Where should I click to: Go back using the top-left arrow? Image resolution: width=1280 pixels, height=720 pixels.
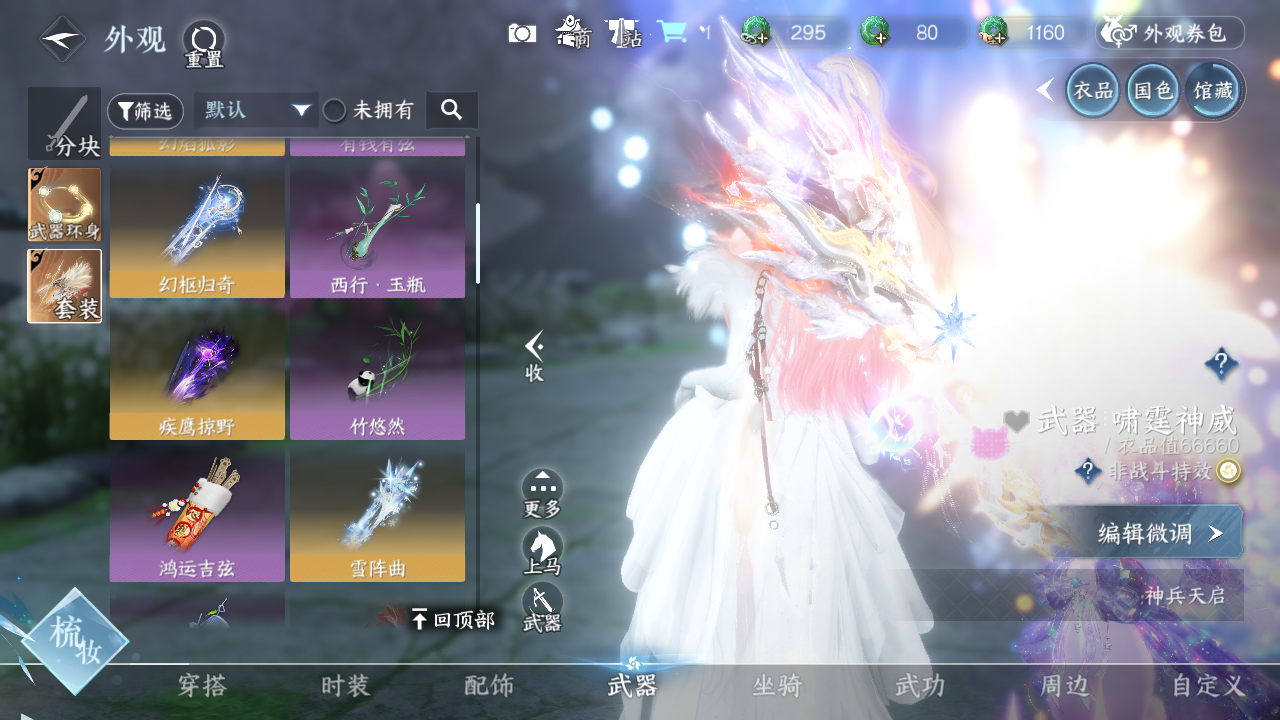tap(62, 40)
